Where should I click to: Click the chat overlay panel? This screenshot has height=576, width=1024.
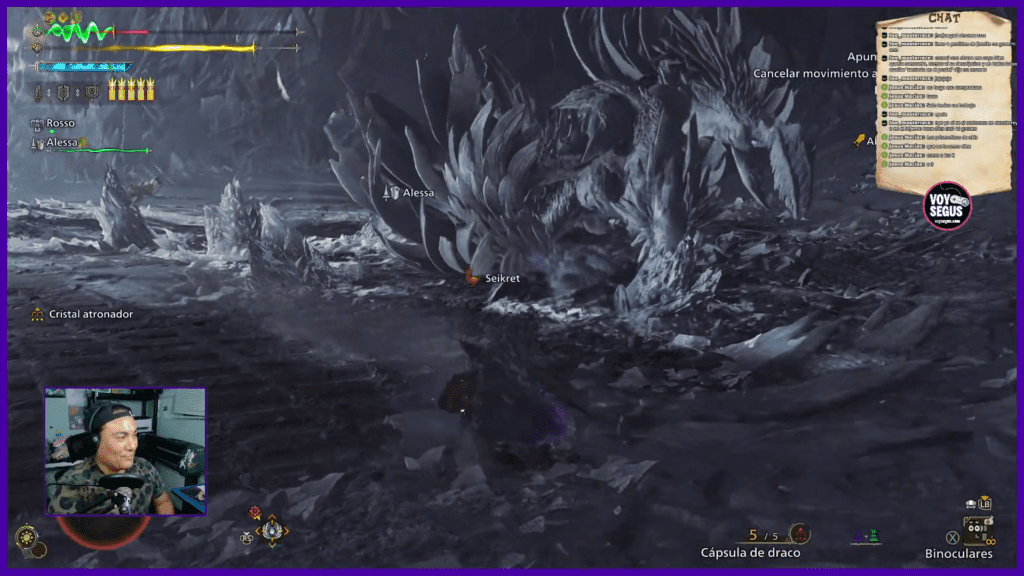click(944, 98)
